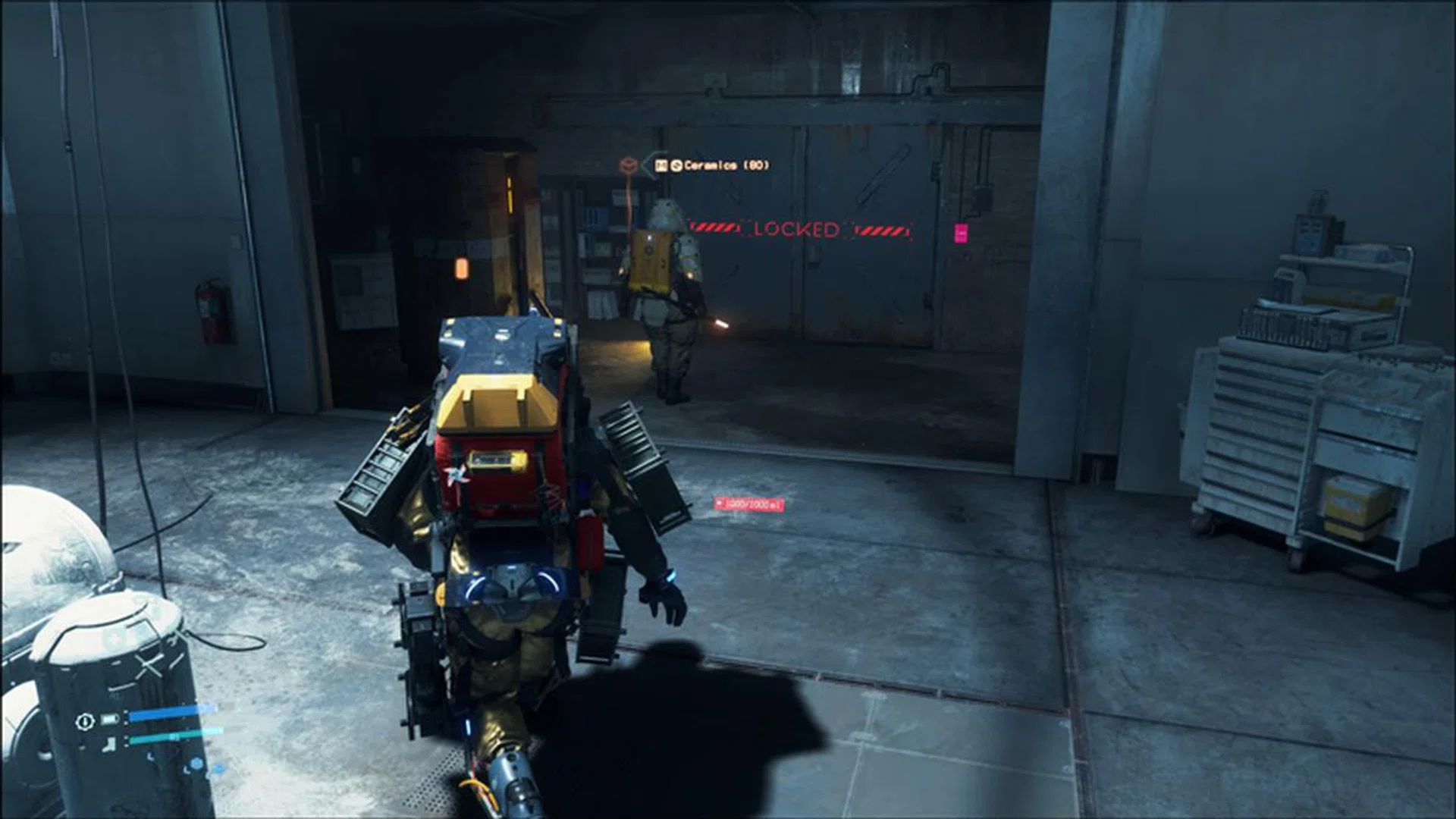Click the orange cargo box marker
1456x819 pixels.
628,165
